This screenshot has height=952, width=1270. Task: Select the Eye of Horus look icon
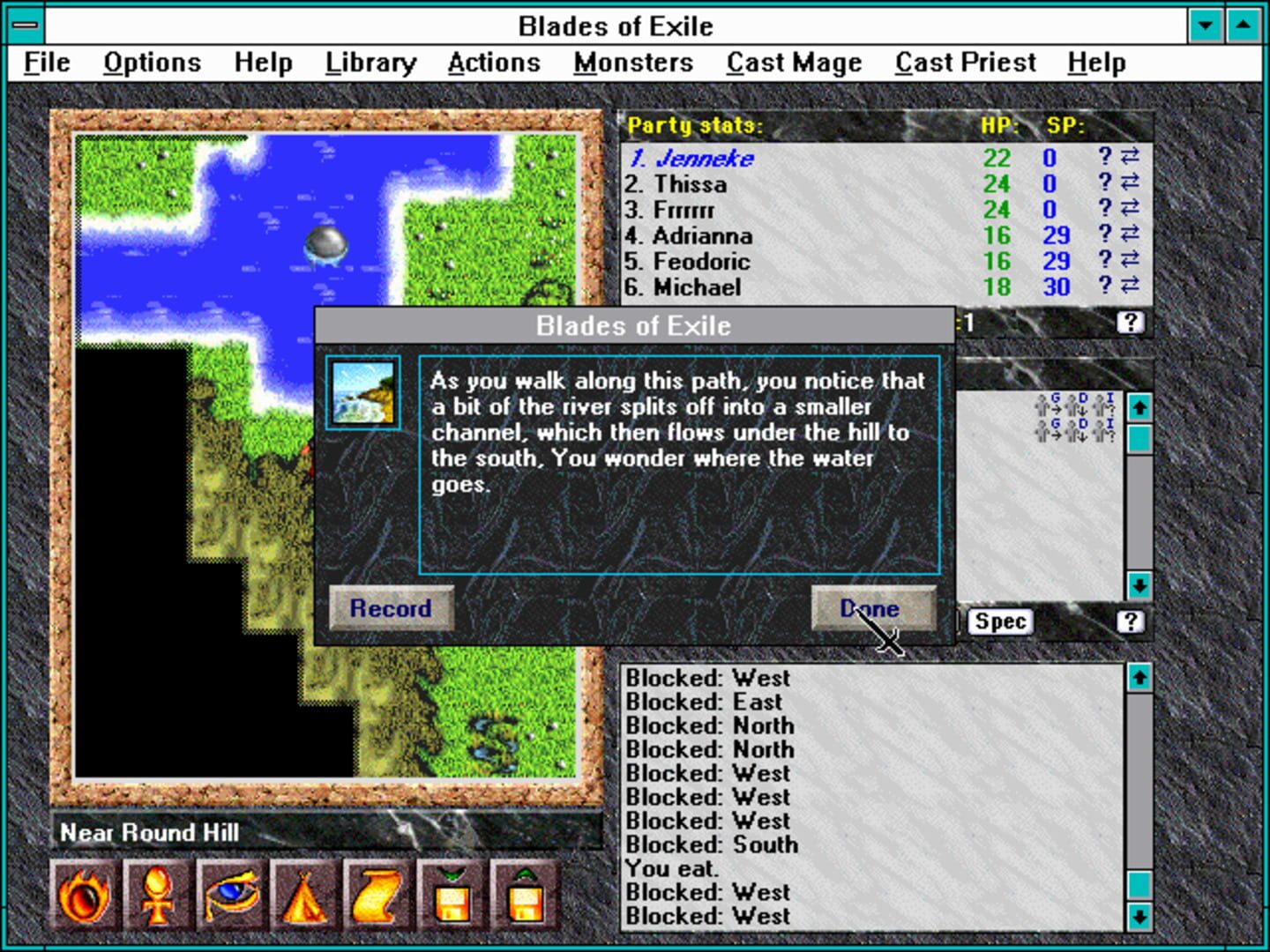tap(230, 894)
